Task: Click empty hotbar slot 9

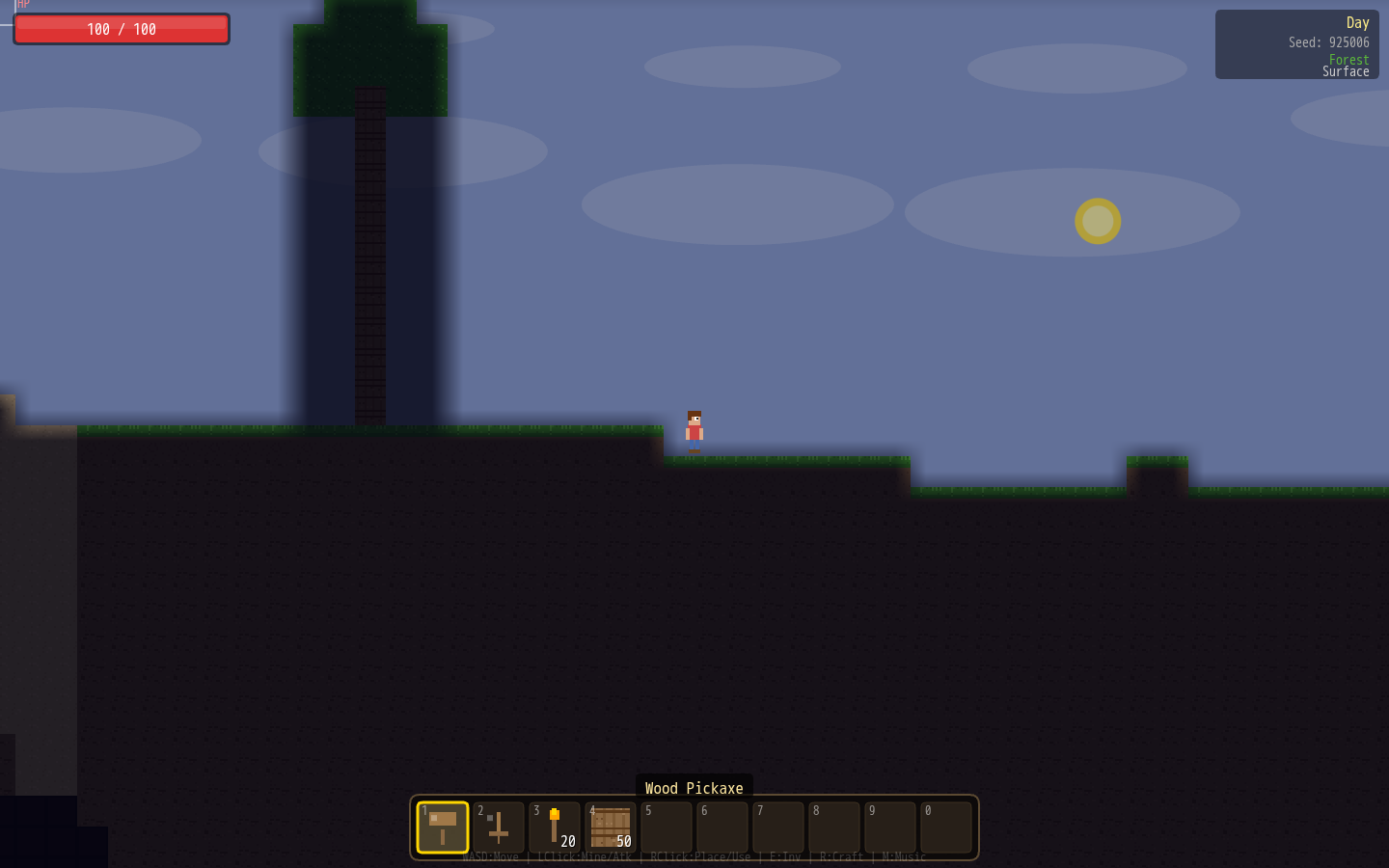Action: [889, 827]
